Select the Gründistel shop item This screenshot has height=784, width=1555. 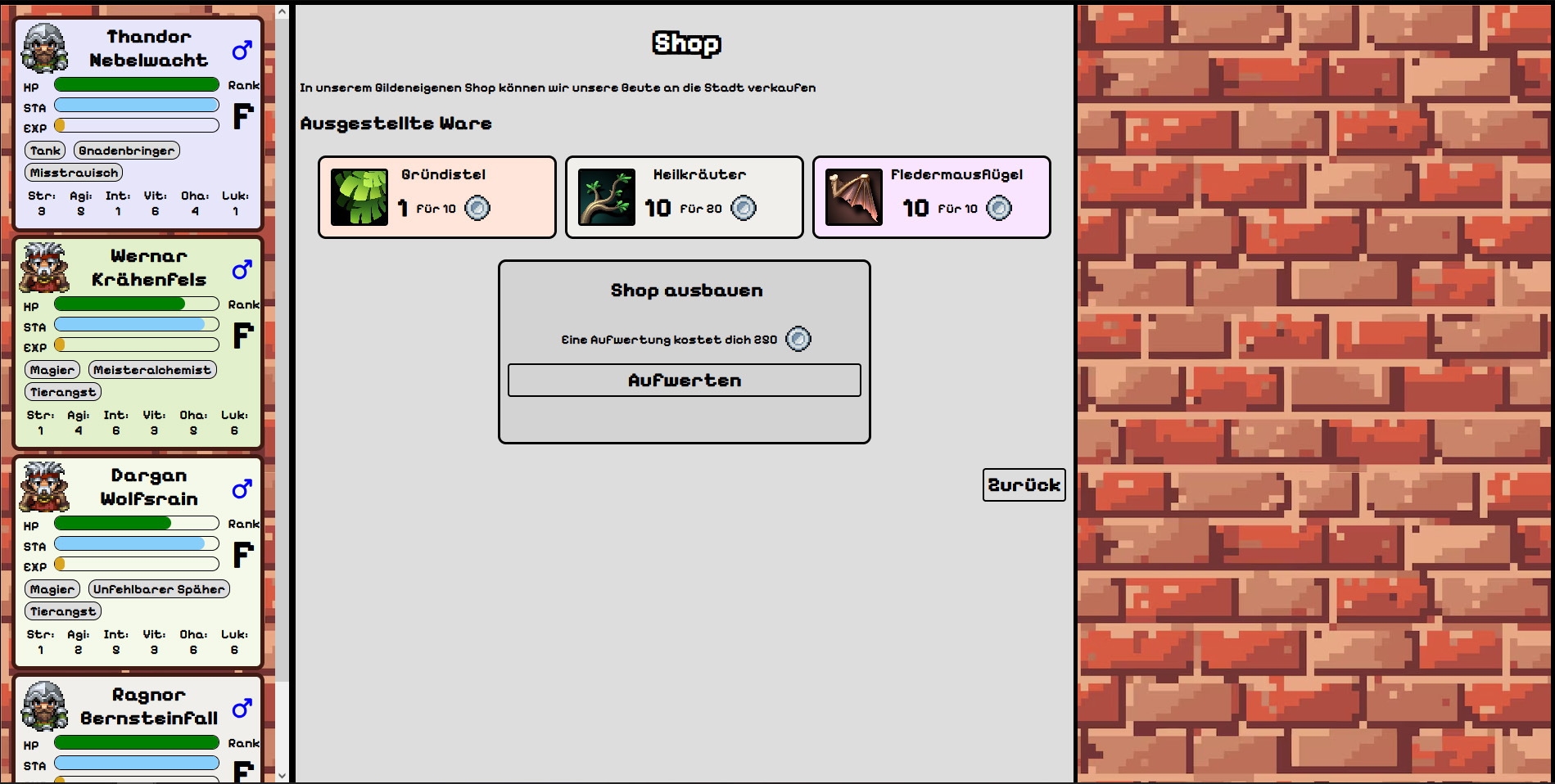(437, 197)
